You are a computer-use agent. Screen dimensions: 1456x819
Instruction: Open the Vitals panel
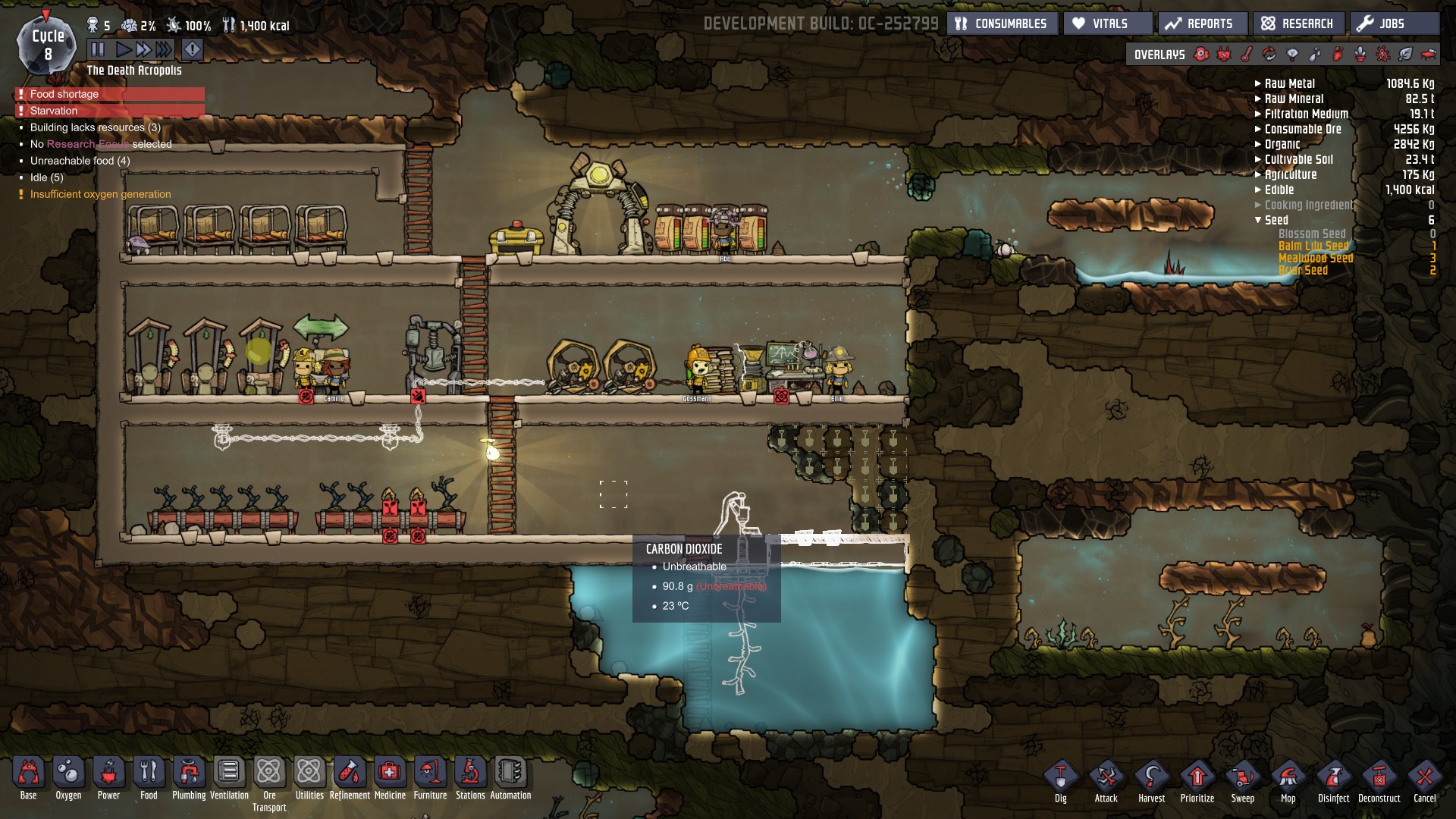click(1108, 24)
